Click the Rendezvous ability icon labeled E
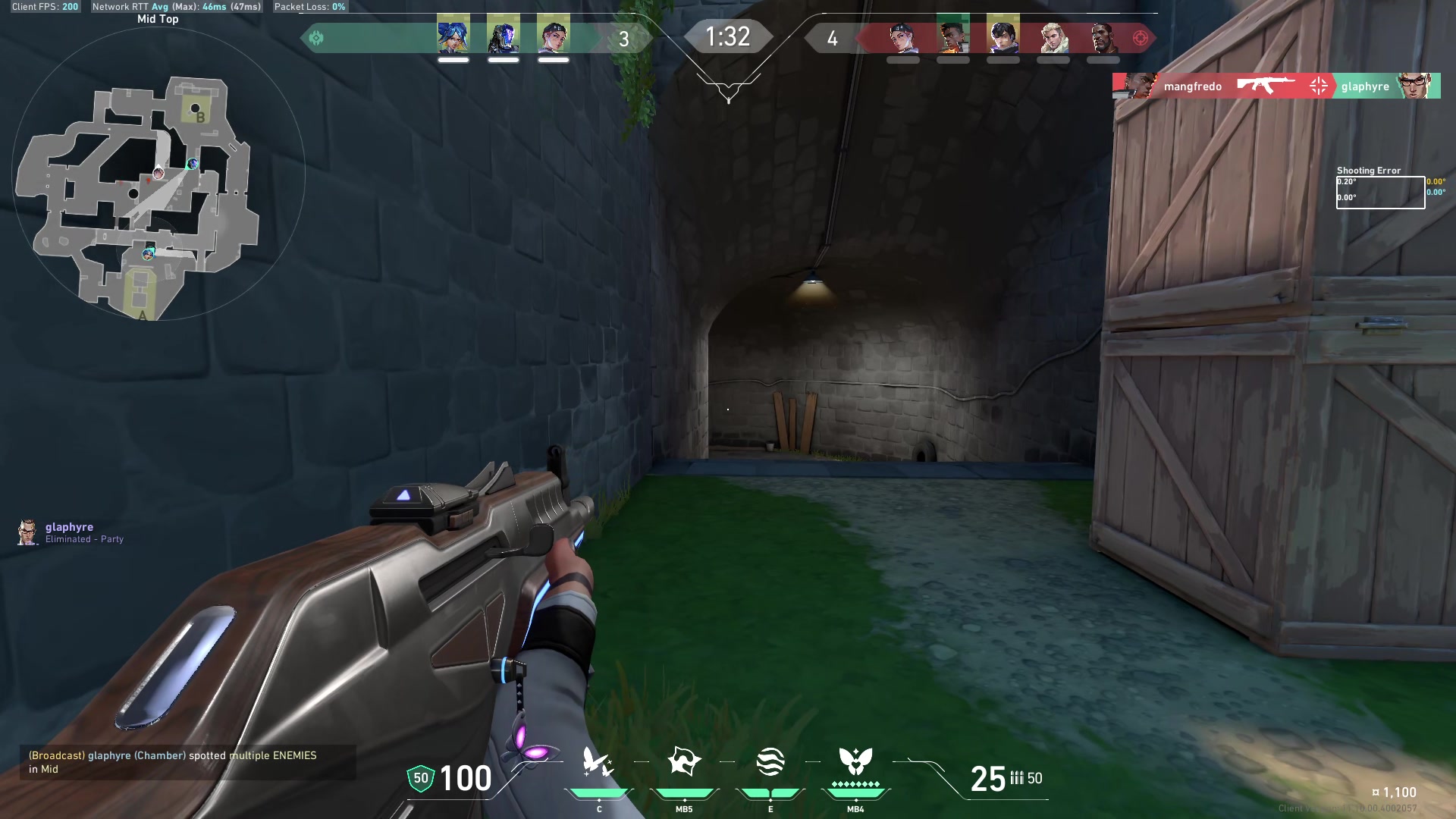The height and width of the screenshot is (819, 1456). coord(770,762)
